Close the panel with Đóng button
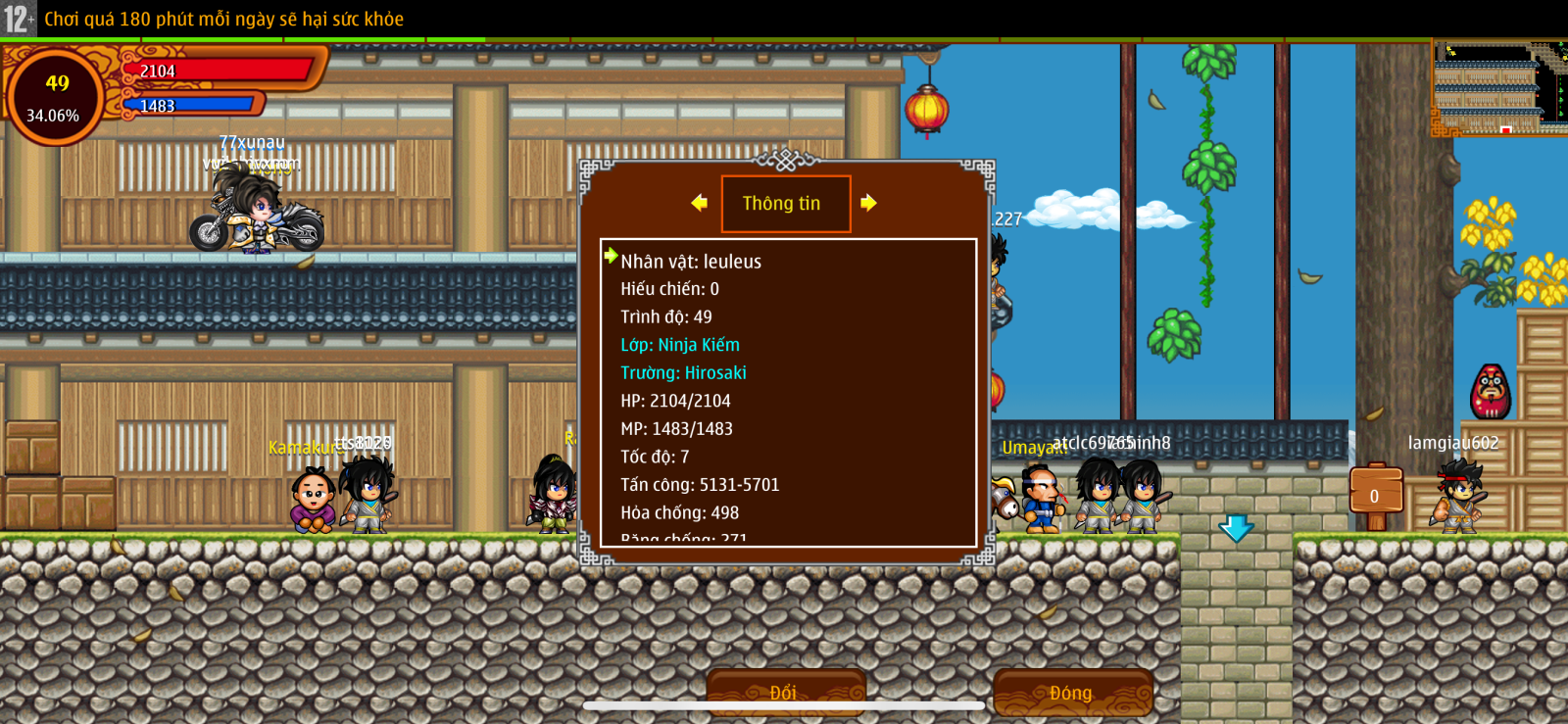 click(1071, 692)
